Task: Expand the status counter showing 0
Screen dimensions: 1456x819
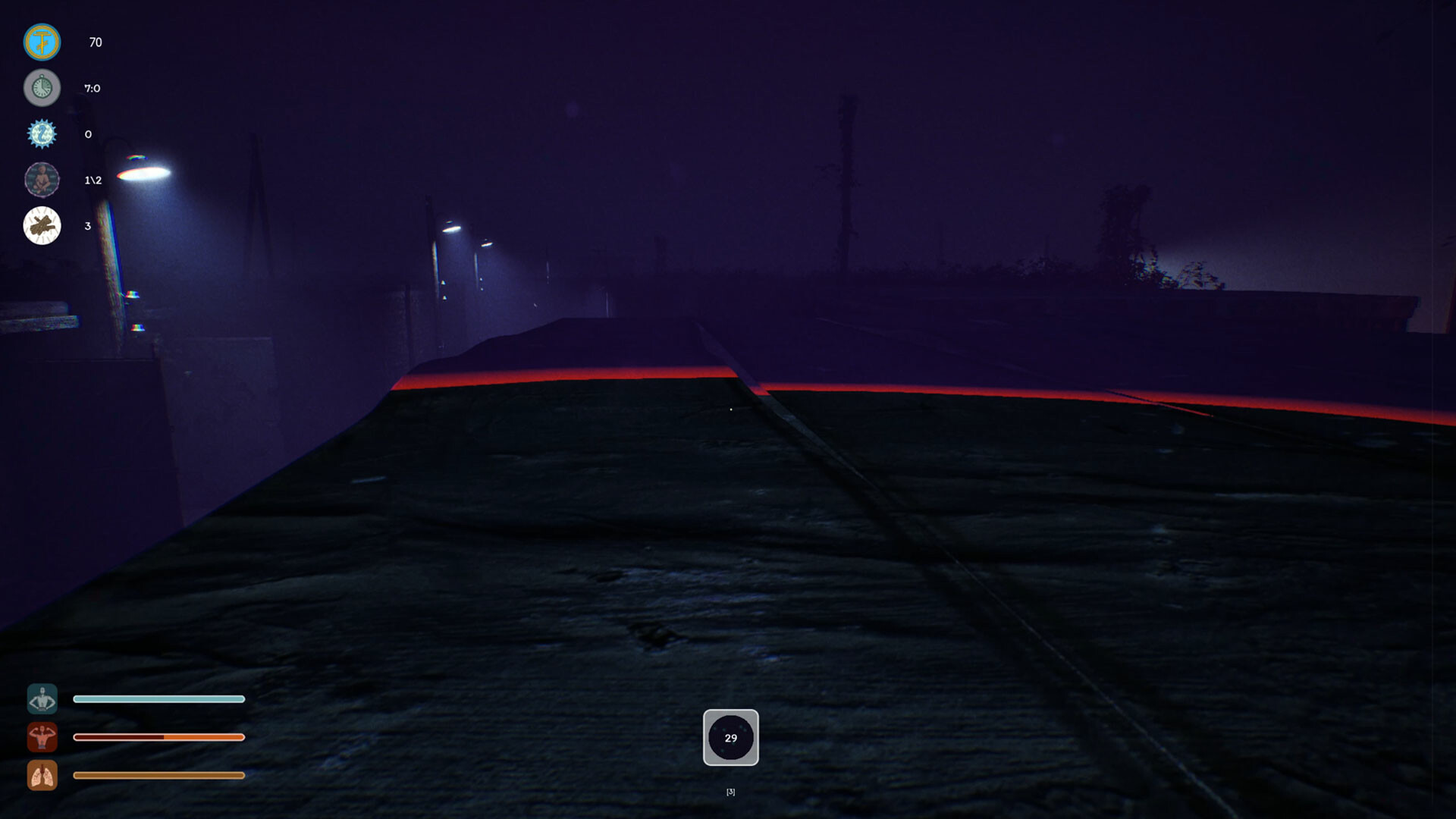Action: coord(87,134)
